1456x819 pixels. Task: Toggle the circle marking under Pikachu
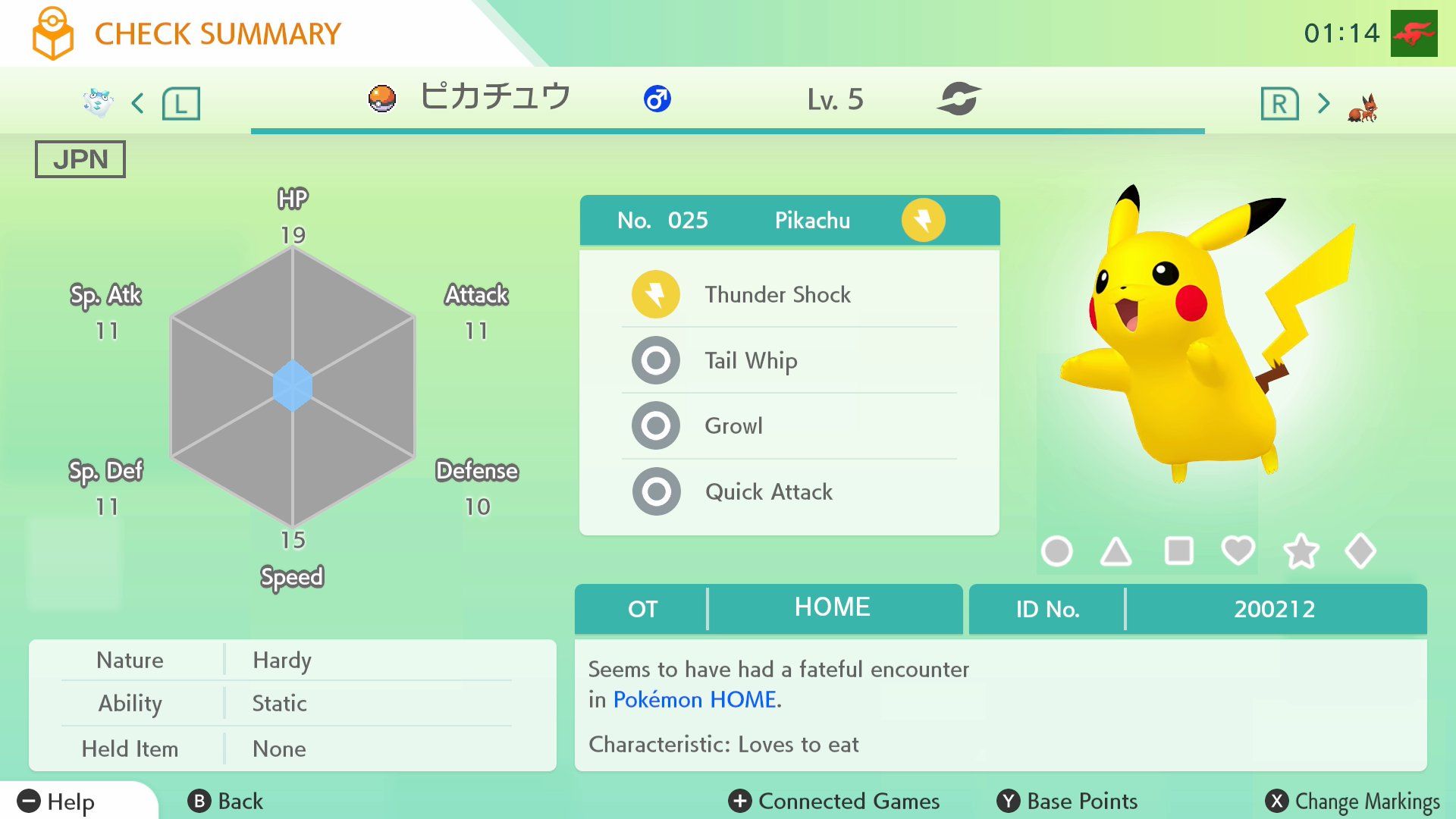pyautogui.click(x=1059, y=551)
